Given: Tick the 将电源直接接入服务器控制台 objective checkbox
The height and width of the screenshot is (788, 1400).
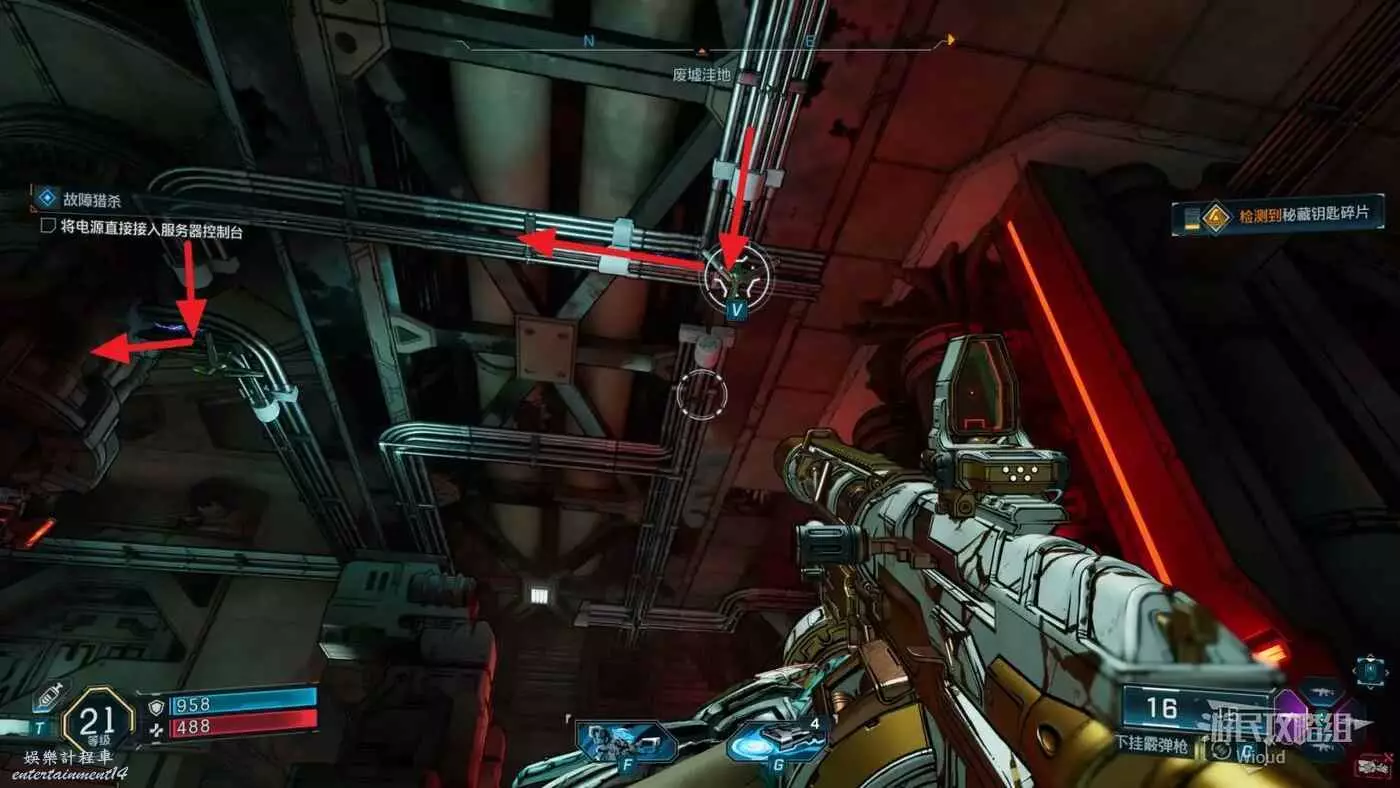Looking at the screenshot, I should [x=47, y=227].
